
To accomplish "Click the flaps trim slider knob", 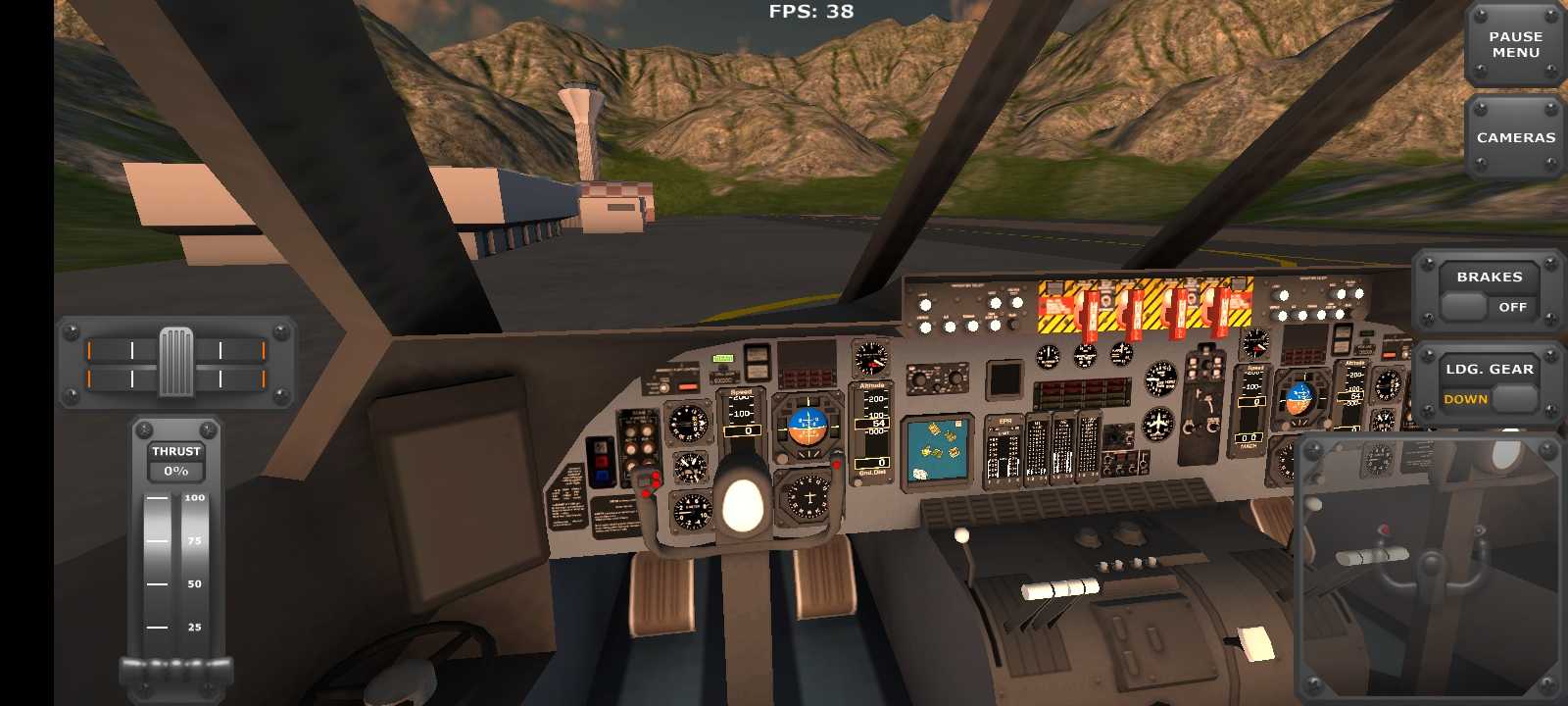I will (176, 362).
